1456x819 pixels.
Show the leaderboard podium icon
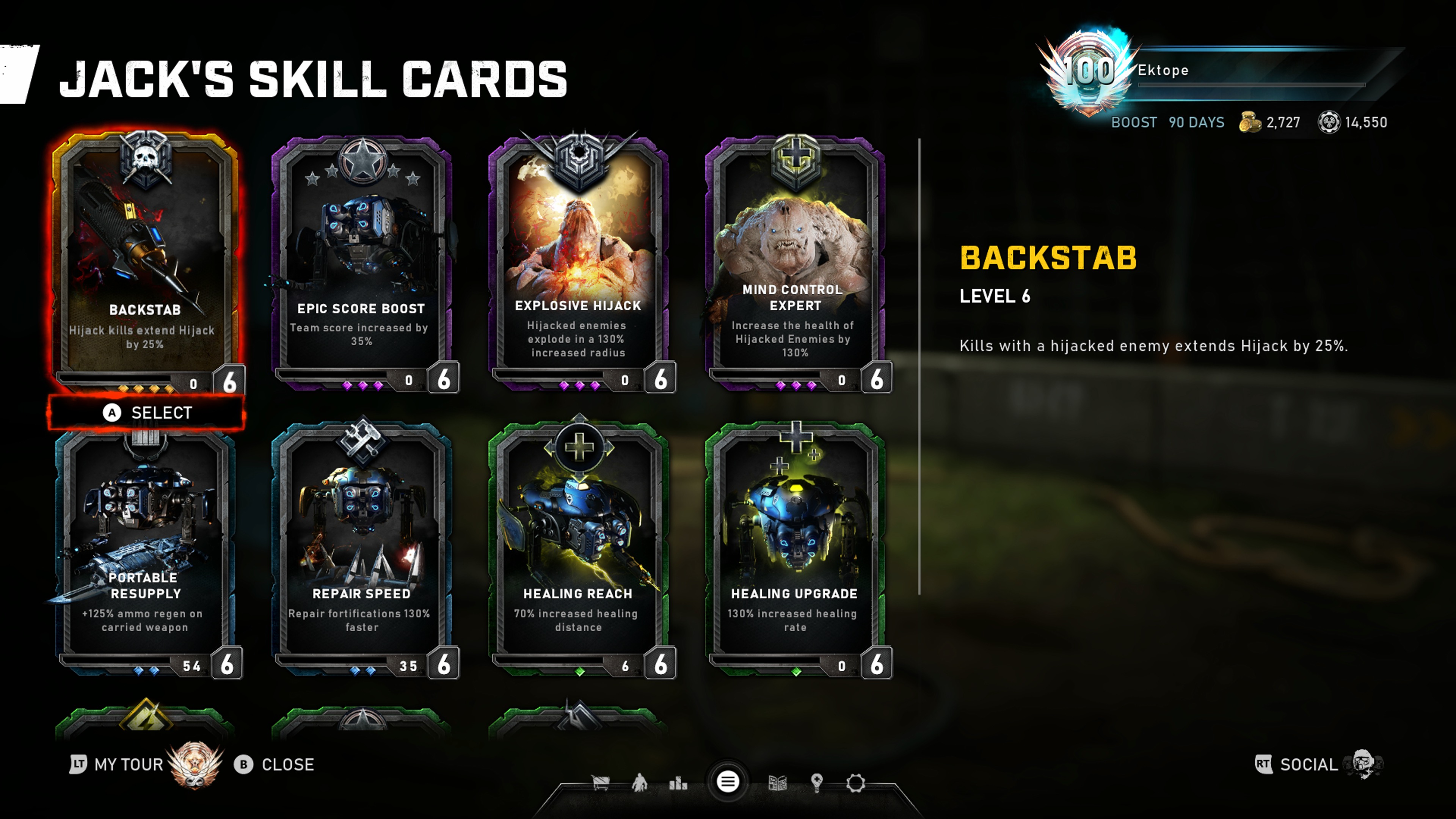click(x=678, y=783)
